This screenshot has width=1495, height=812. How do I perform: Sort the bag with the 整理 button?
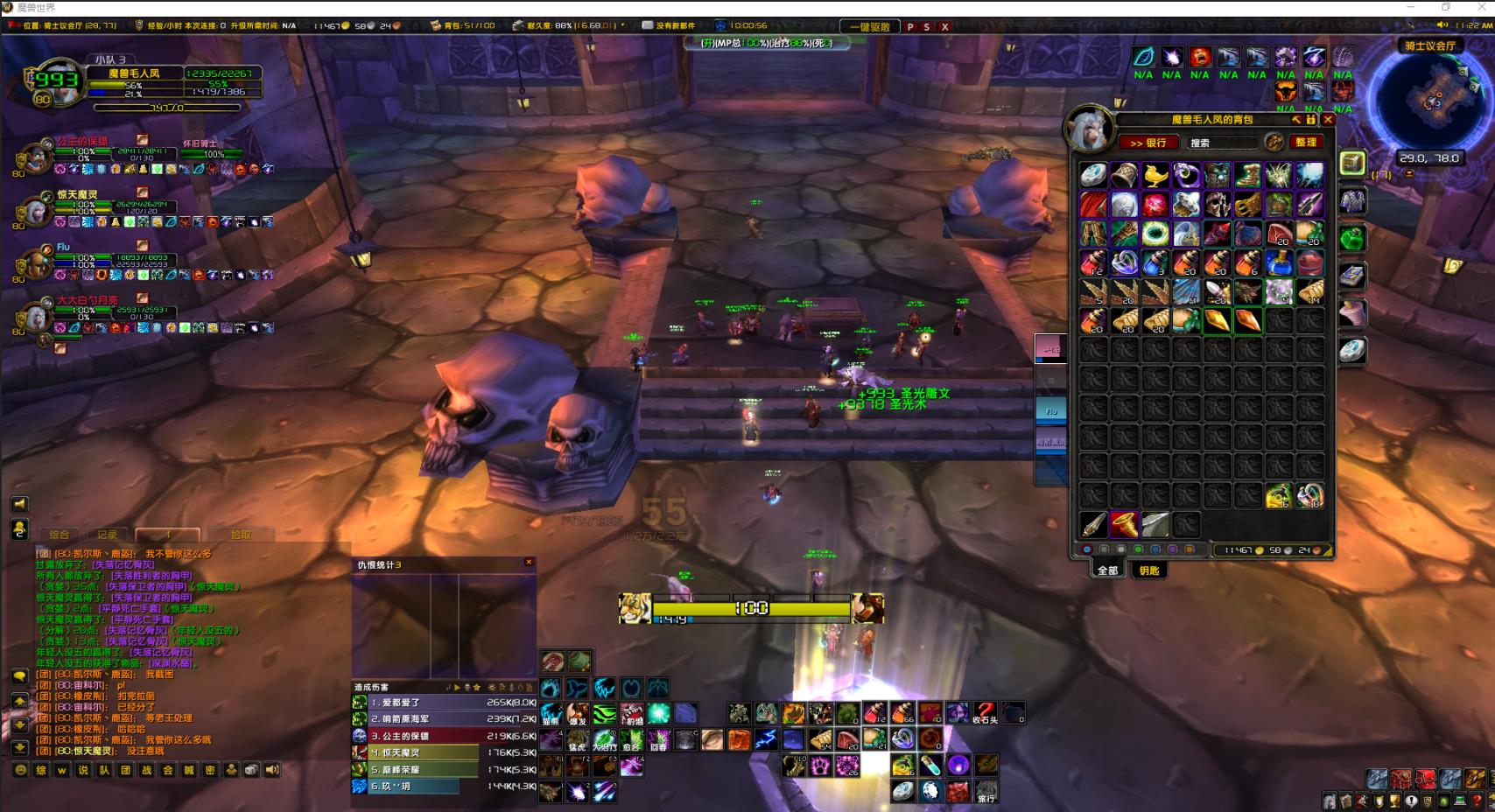[x=1306, y=142]
